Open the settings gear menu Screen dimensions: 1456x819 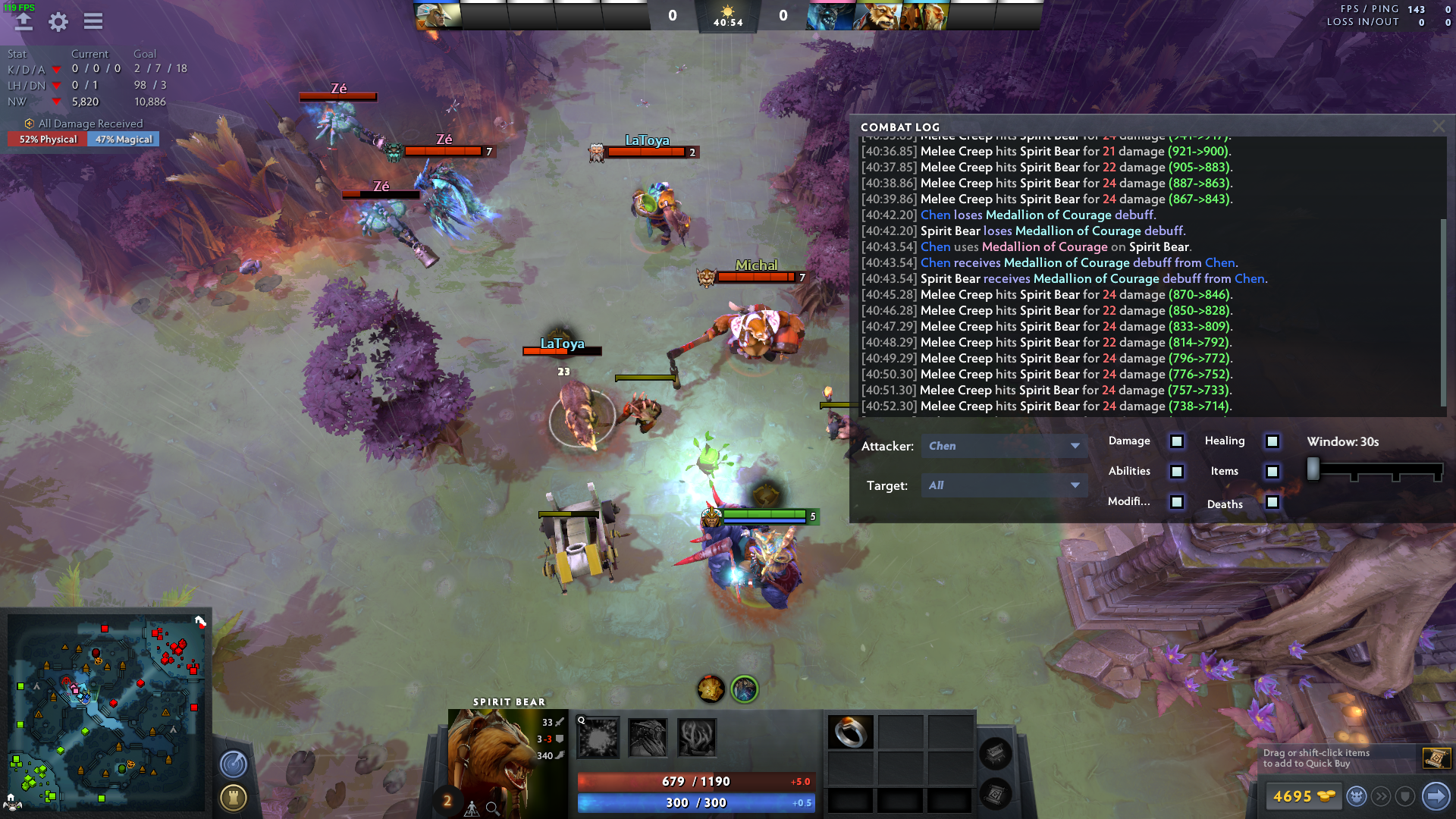[x=57, y=22]
